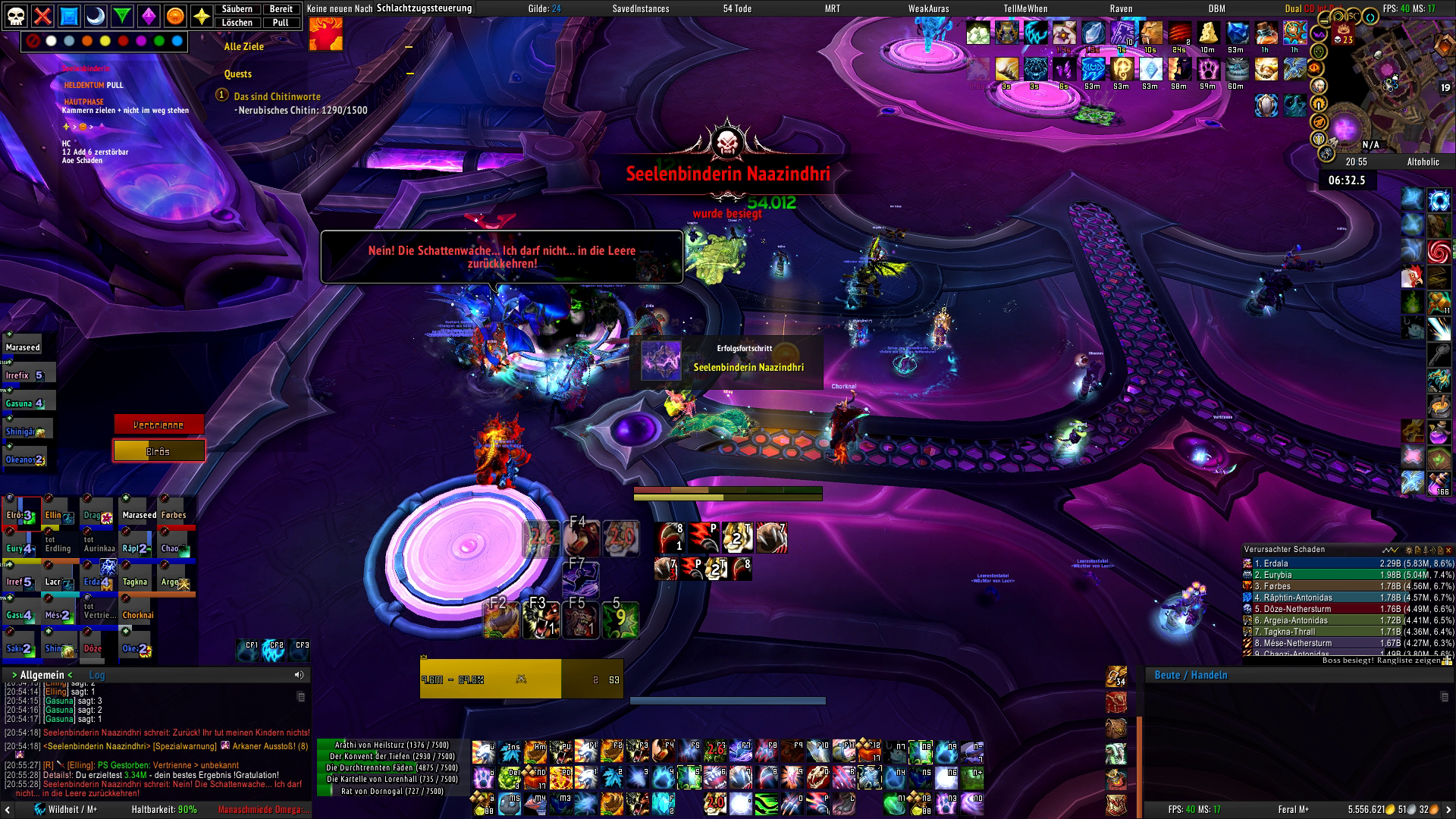
Task: Open the DBM menu in top bar
Action: (x=1217, y=9)
